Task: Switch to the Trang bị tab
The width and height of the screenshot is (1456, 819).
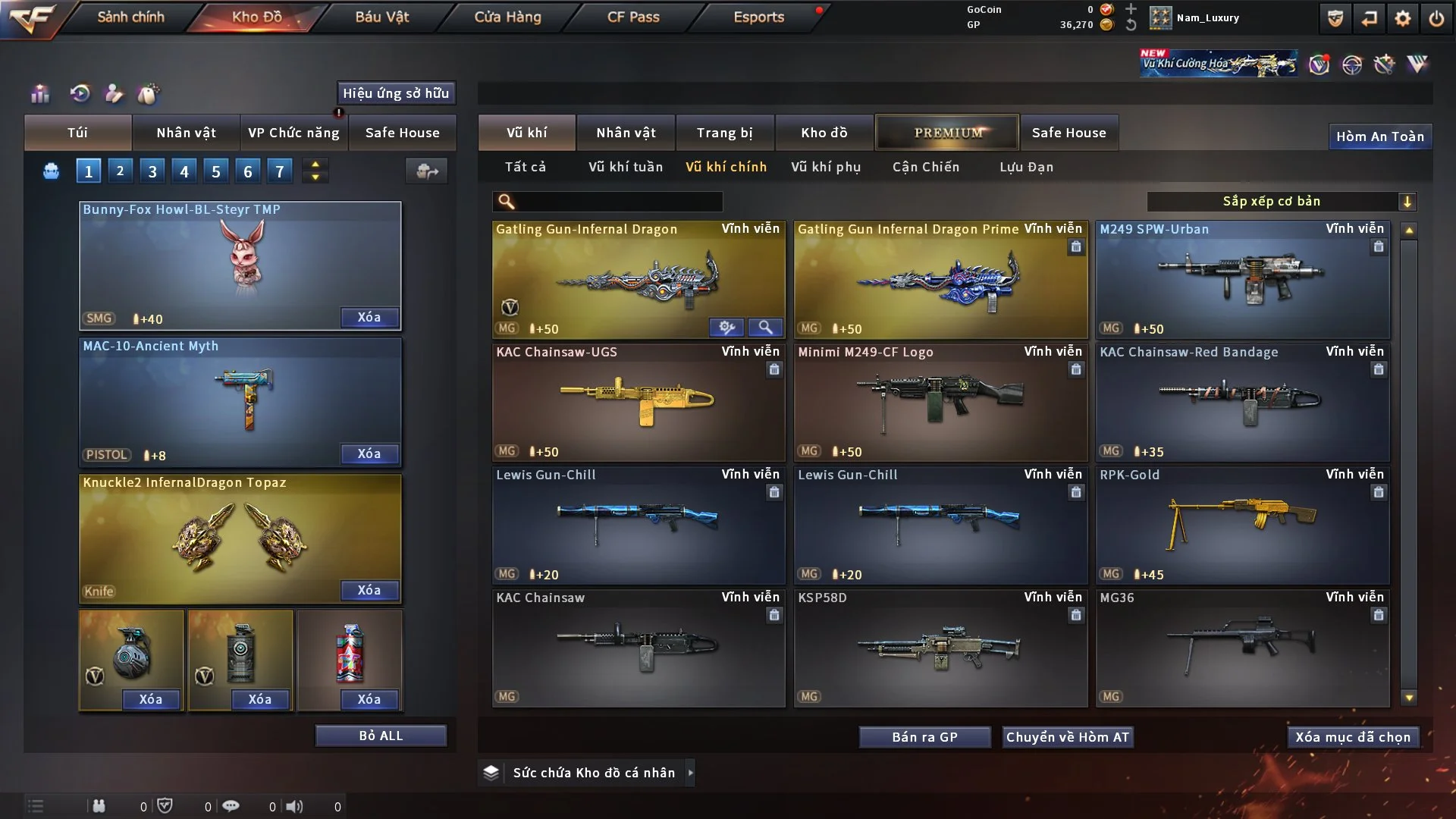Action: coord(724,133)
